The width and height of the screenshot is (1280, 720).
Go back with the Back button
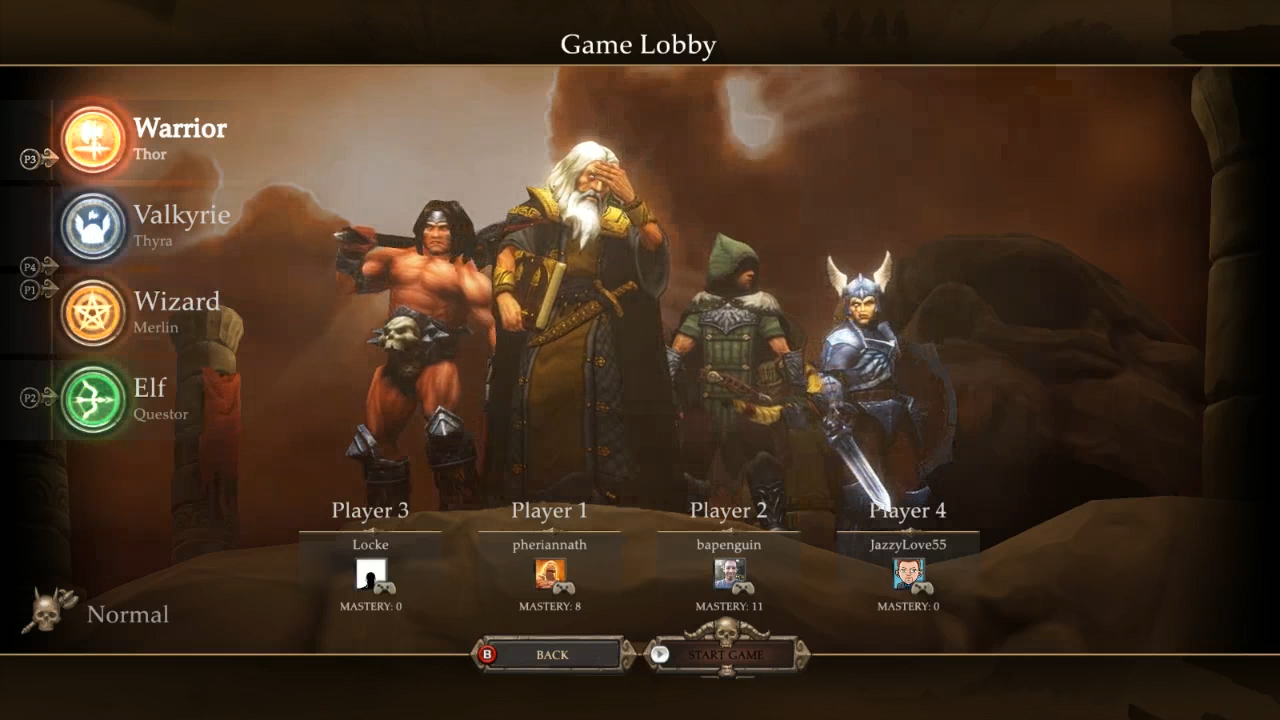[552, 655]
